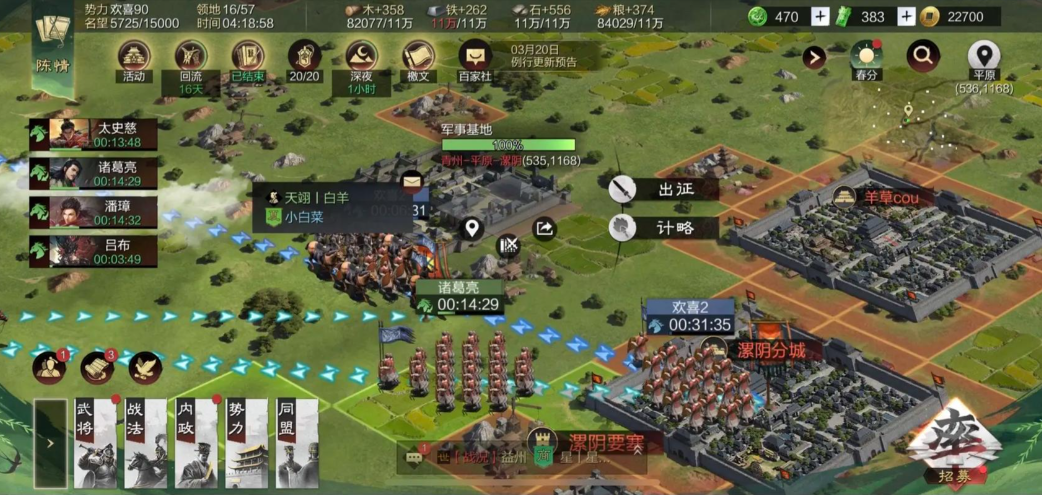Image resolution: width=1042 pixels, height=495 pixels.
Task: Open the 势力 faction menu card
Action: [x=247, y=443]
